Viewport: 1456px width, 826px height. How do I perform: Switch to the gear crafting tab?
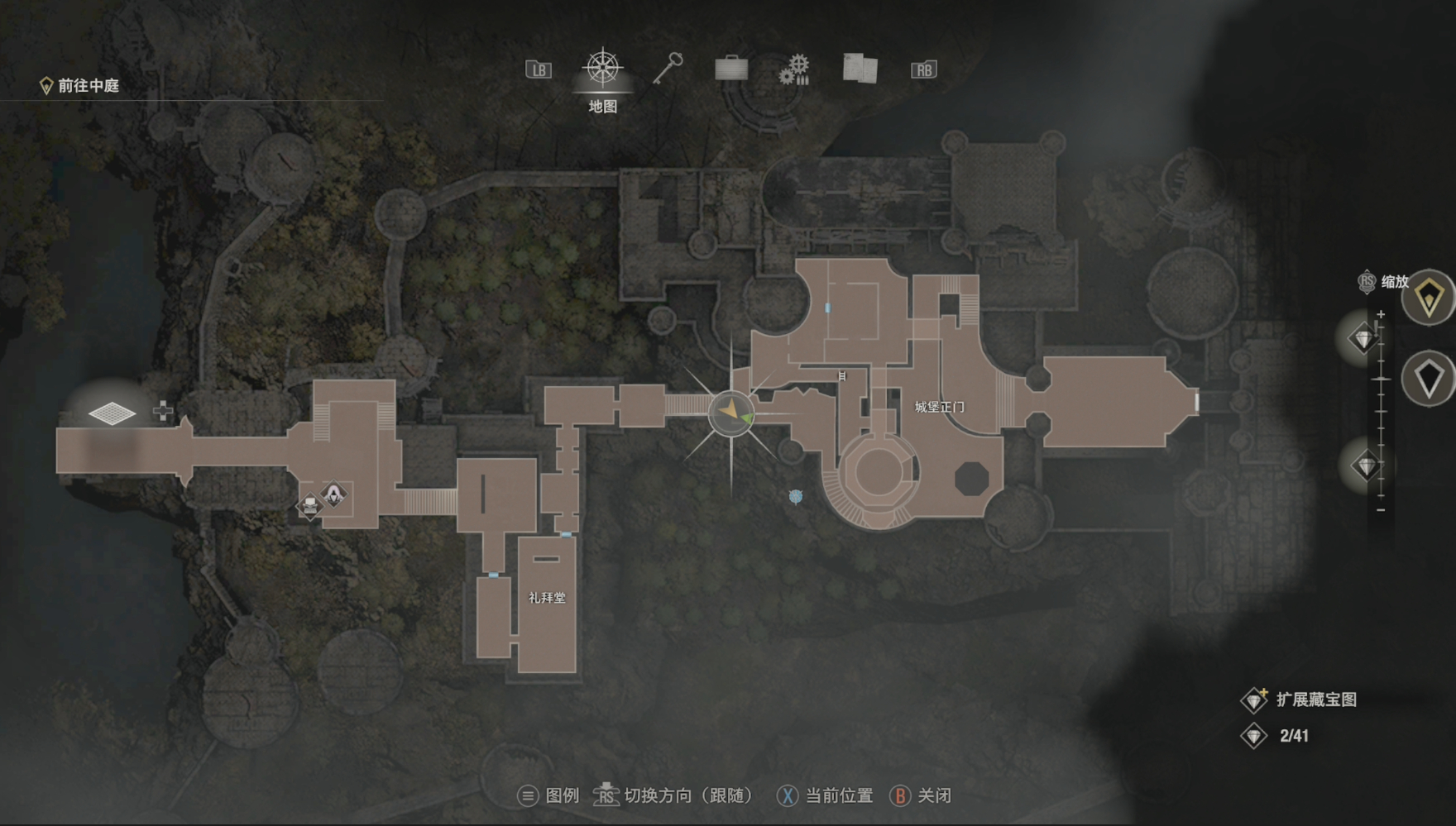pyautogui.click(x=795, y=69)
